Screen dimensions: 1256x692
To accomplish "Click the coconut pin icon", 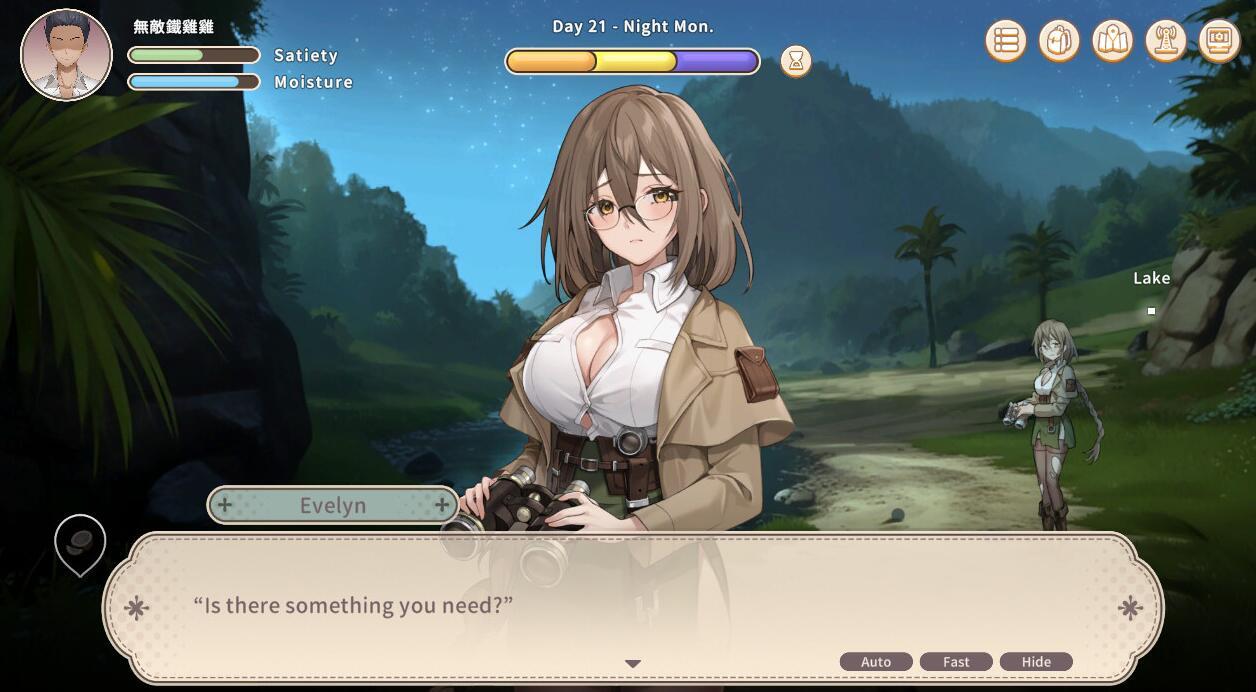I will click(80, 542).
